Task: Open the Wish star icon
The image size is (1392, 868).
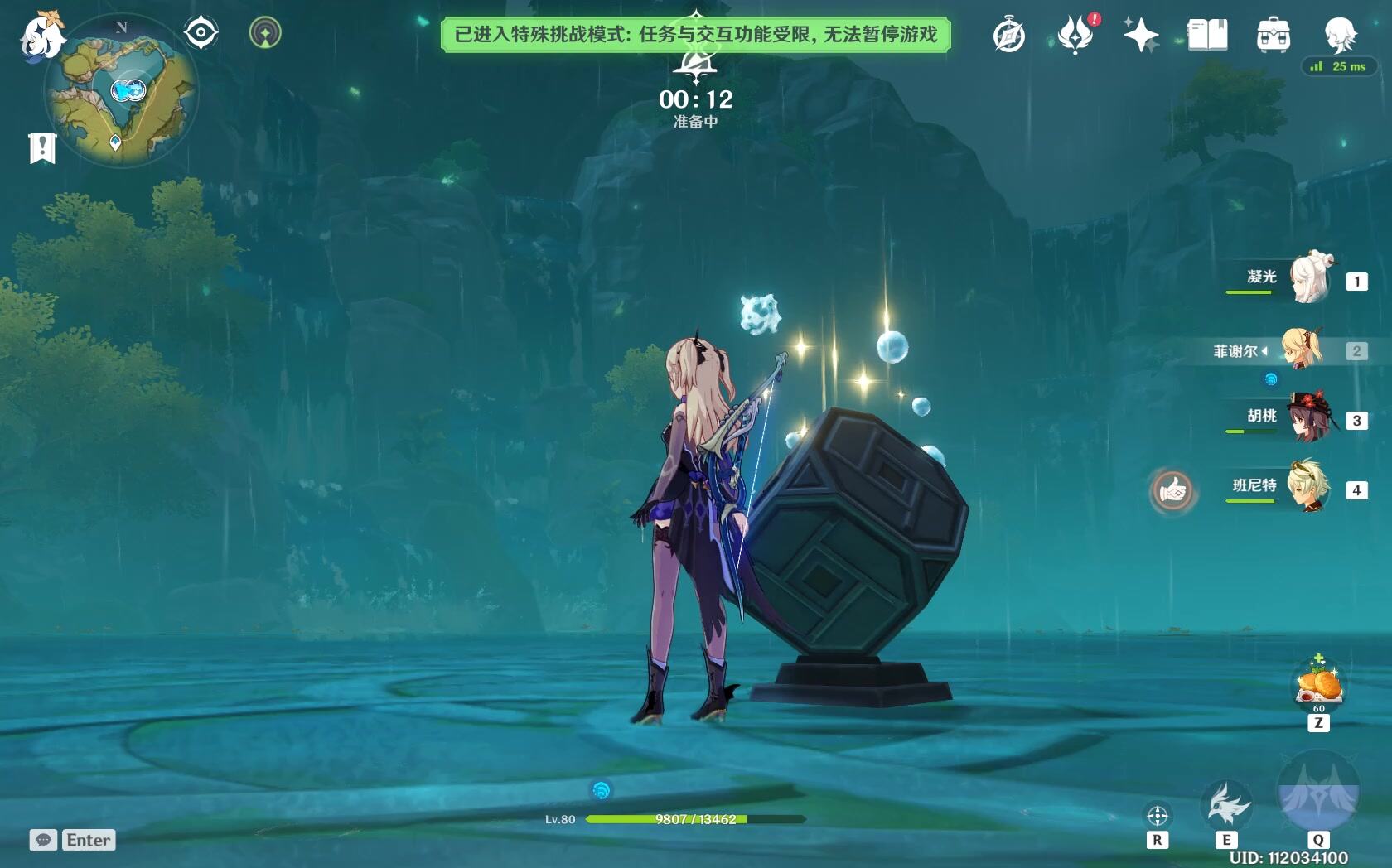Action: pos(1141,35)
